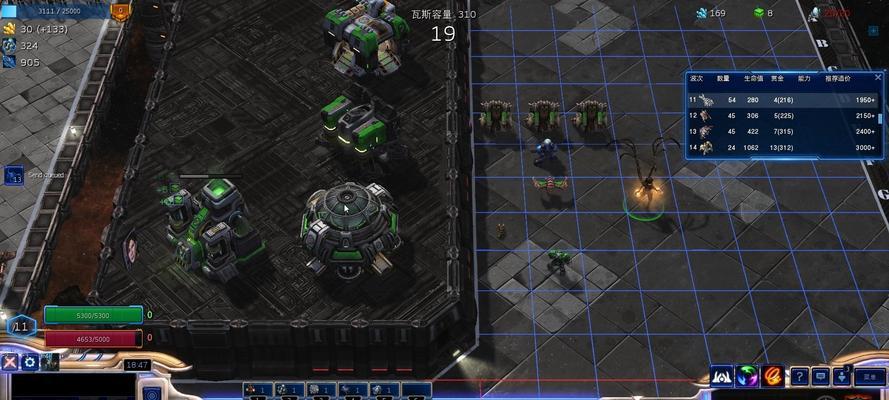Select wave 11 row in wave table
889x400 pixels.
coord(785,100)
